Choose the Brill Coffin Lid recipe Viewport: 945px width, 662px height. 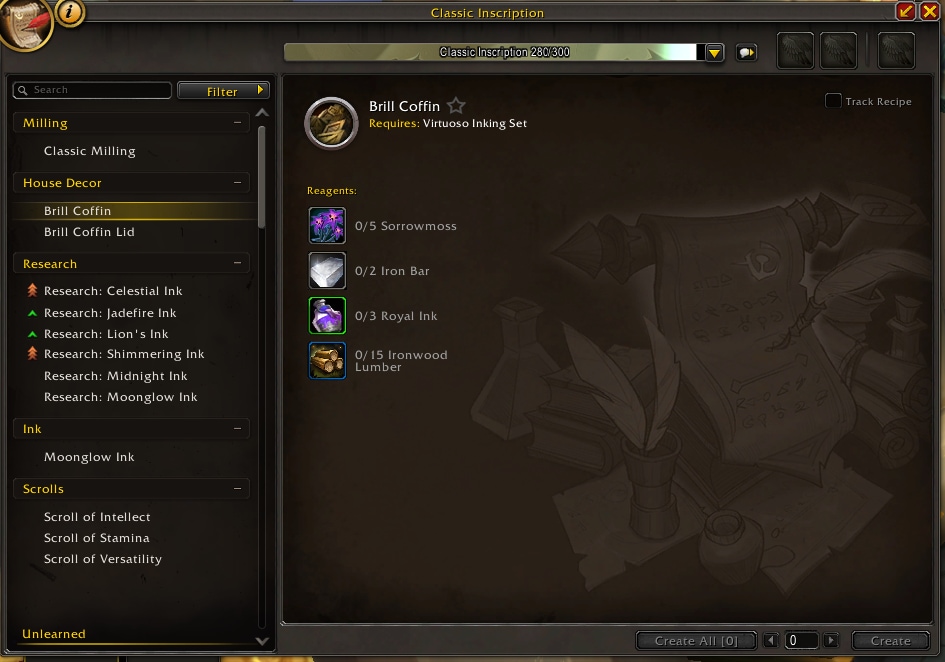click(89, 232)
